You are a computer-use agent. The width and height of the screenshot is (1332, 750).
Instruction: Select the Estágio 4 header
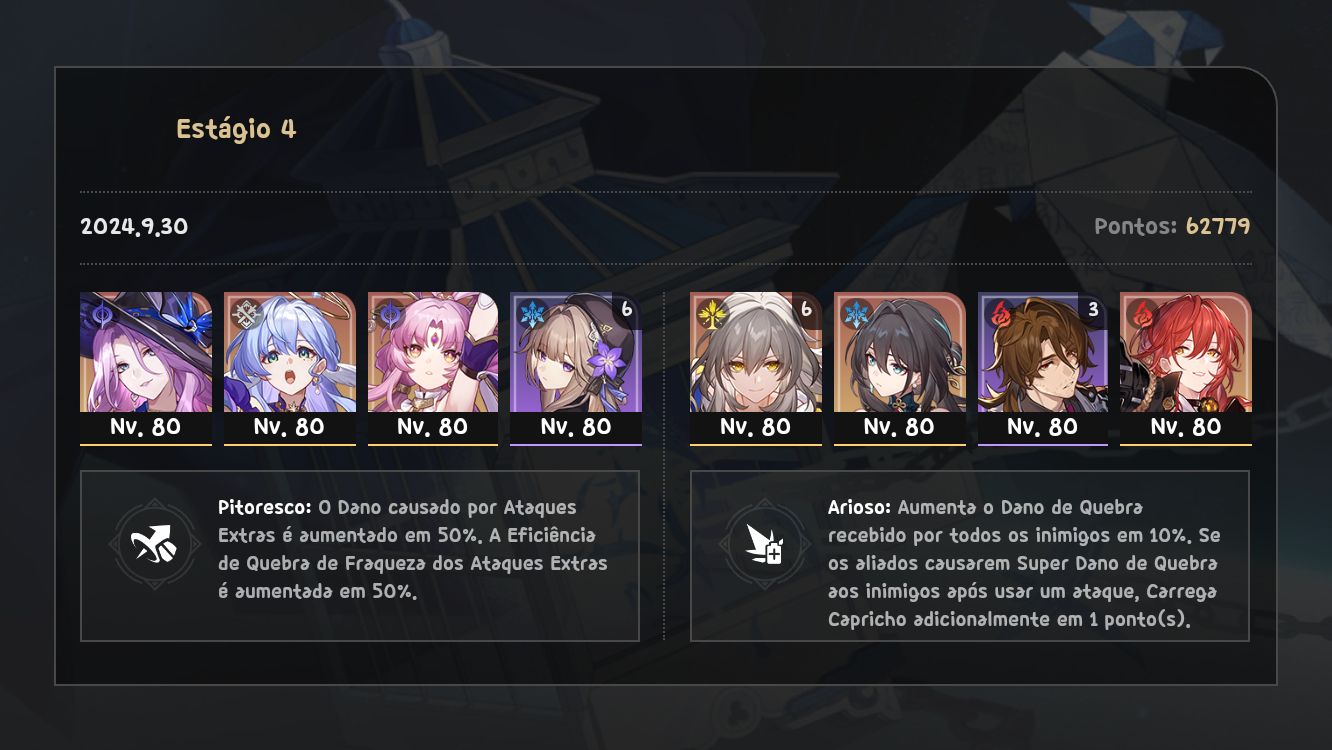click(237, 127)
